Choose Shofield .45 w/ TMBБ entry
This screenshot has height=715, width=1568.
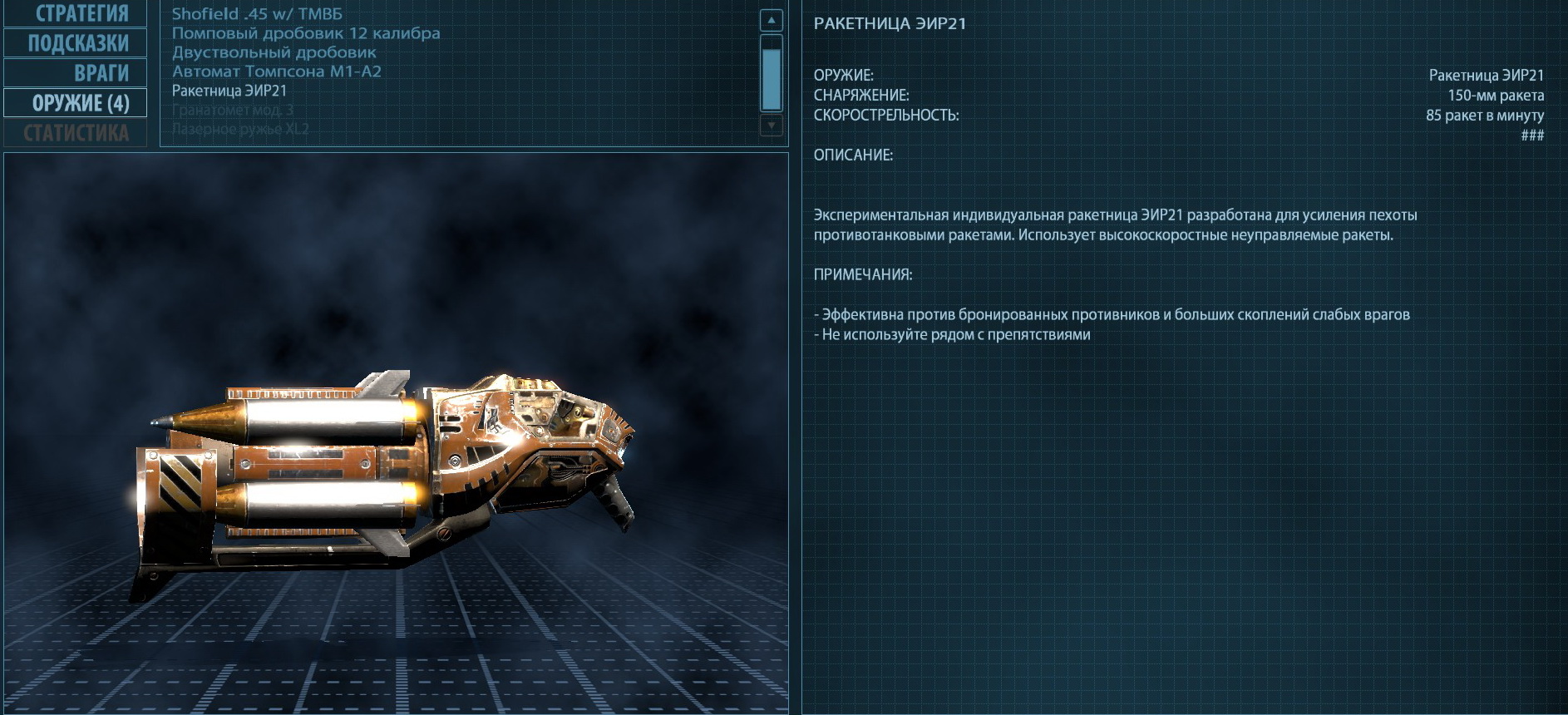[x=257, y=14]
